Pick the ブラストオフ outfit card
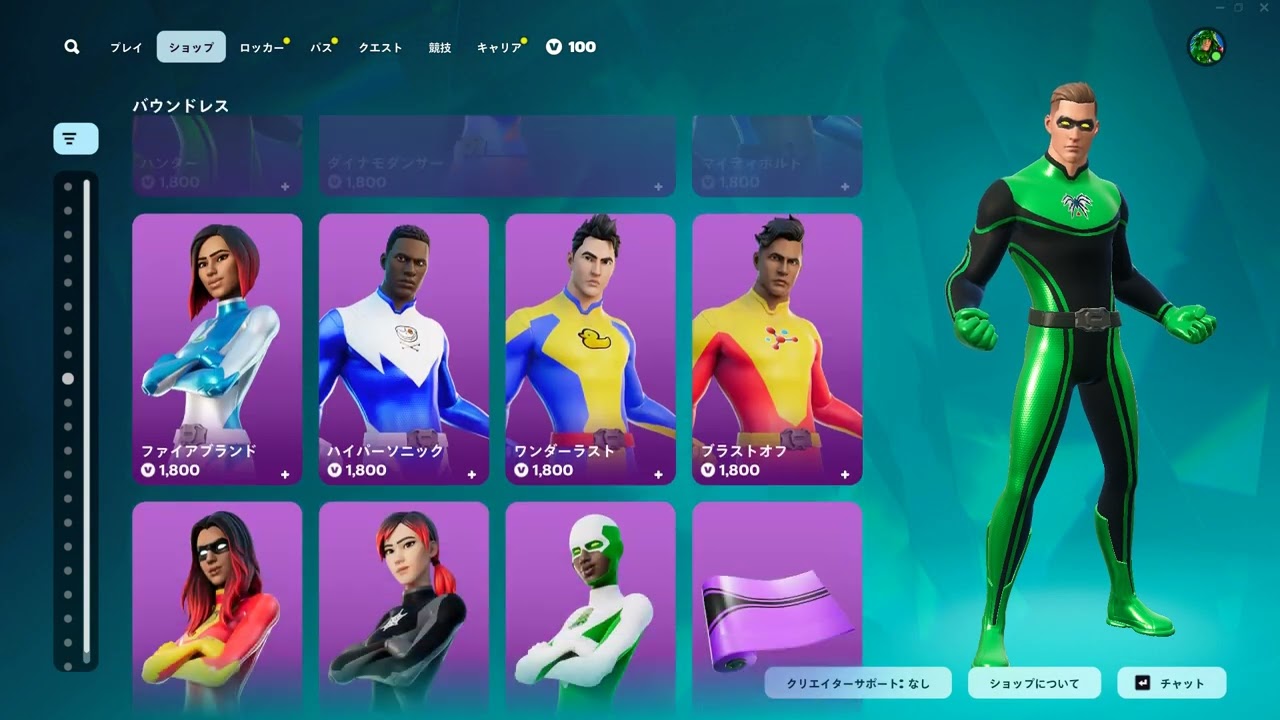Viewport: 1280px width, 720px height. coord(777,349)
